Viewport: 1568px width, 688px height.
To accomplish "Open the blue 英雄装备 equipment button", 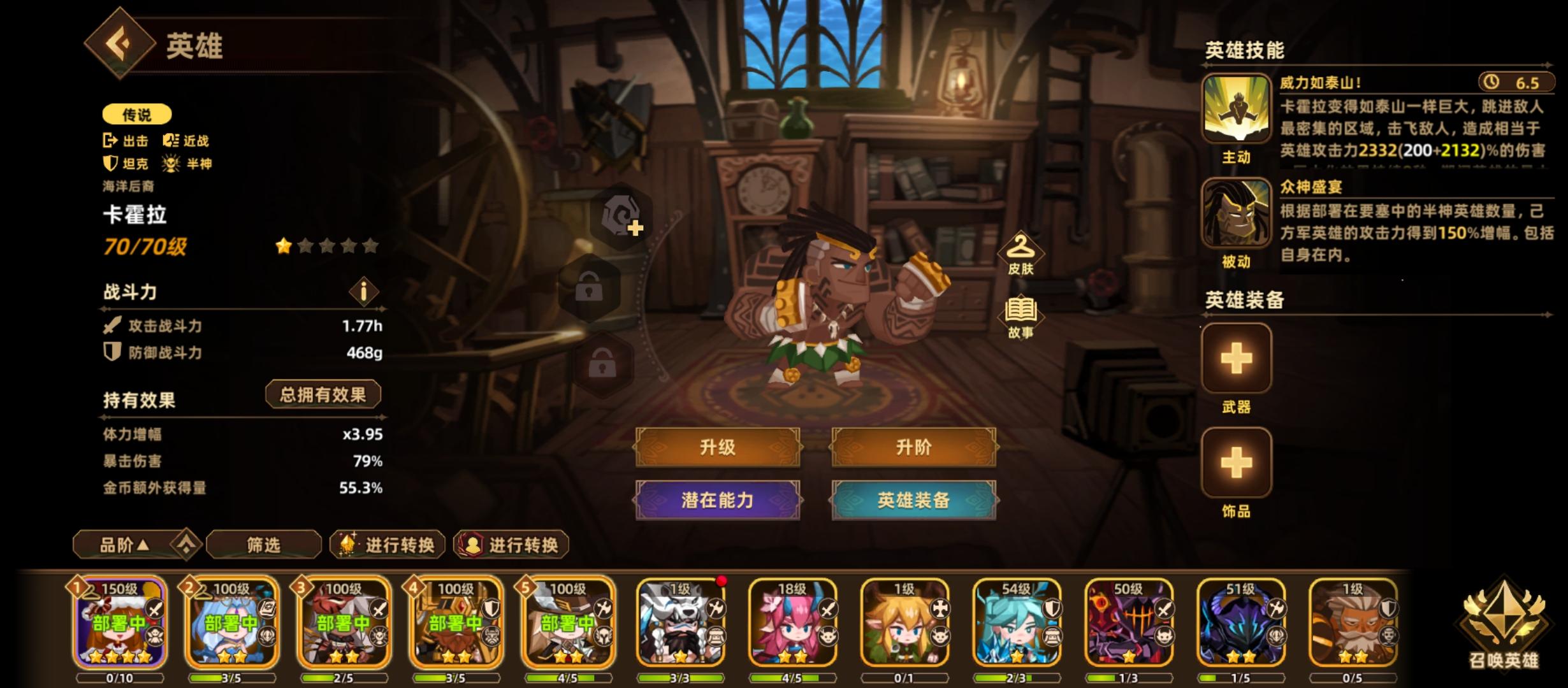I will click(x=914, y=503).
